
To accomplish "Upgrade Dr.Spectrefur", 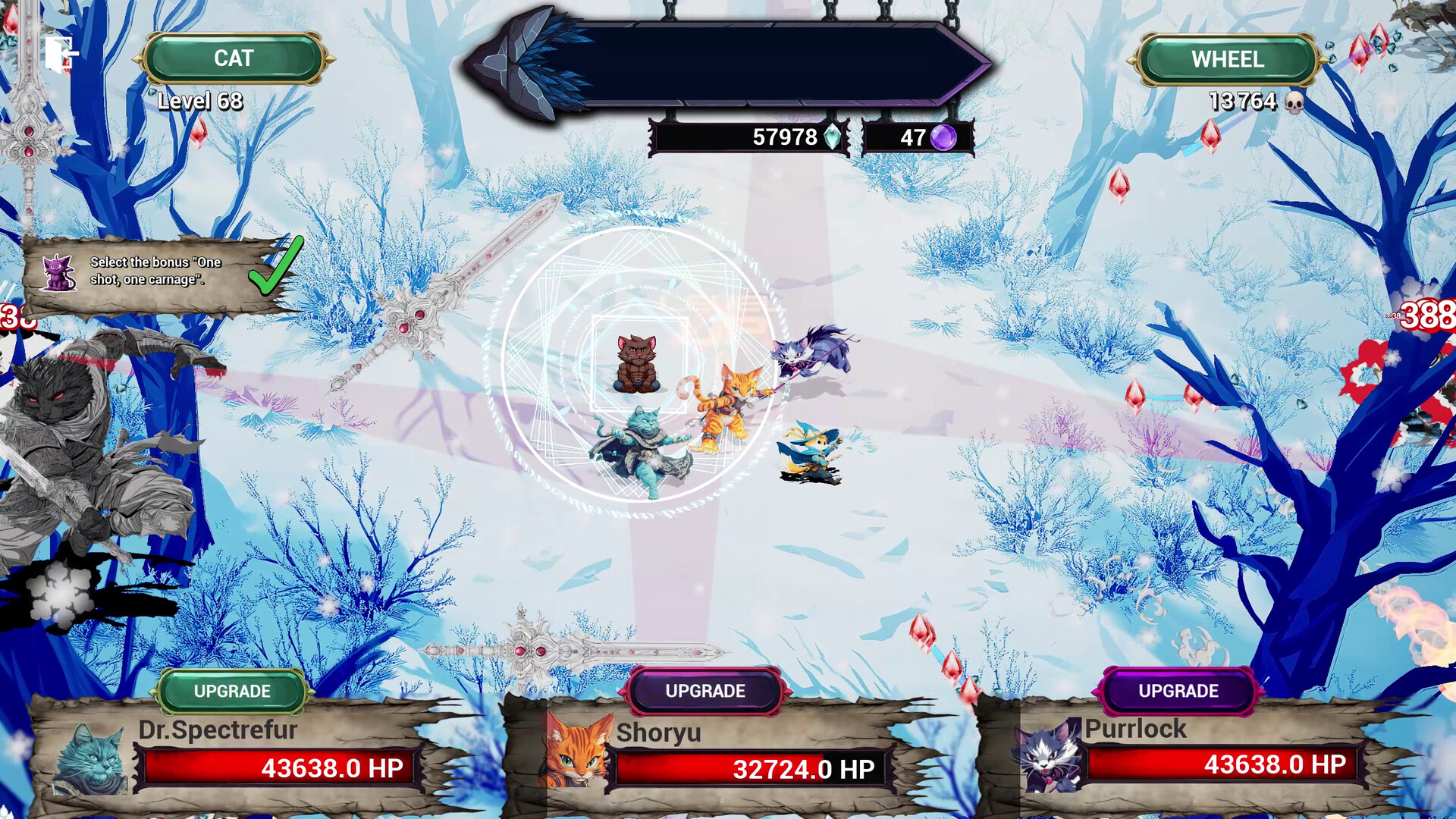I will 231,691.
